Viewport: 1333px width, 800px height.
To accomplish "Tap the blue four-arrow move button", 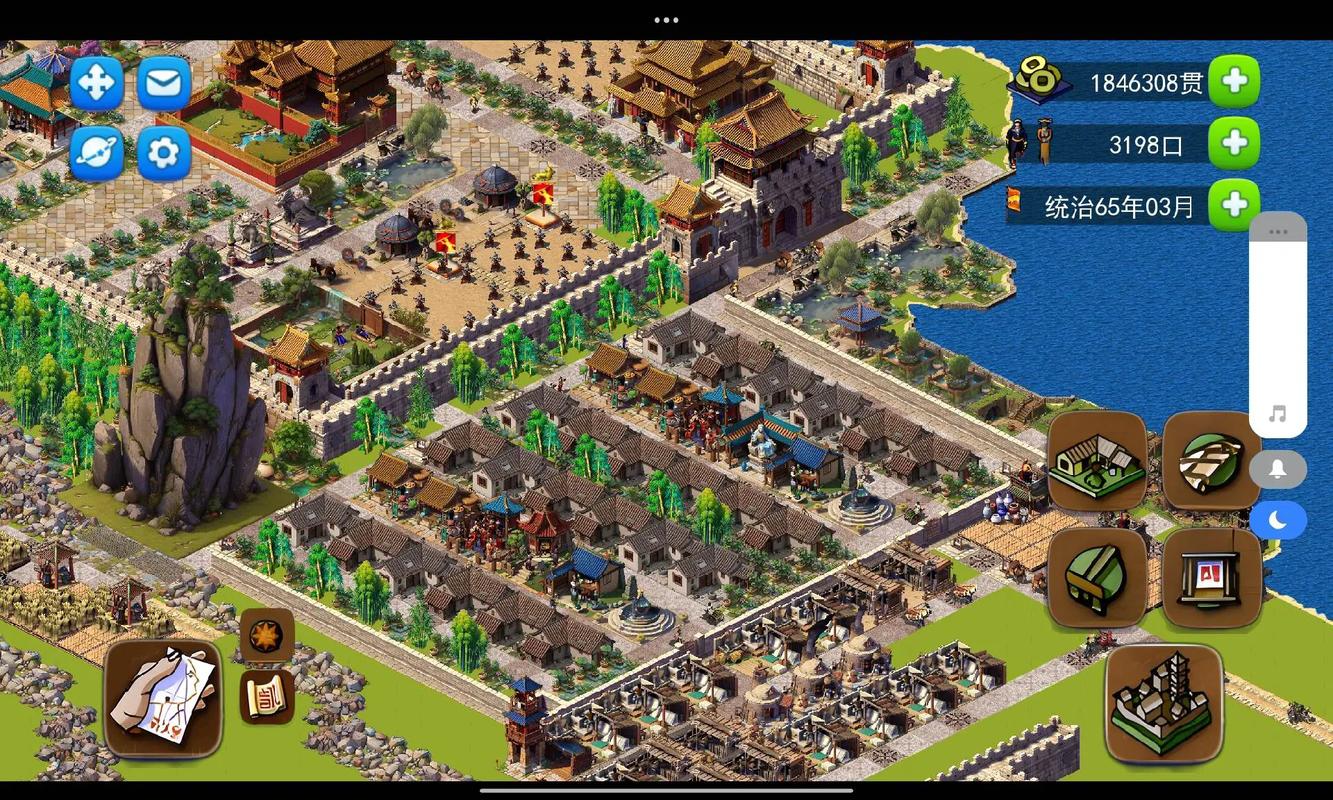I will tap(97, 83).
